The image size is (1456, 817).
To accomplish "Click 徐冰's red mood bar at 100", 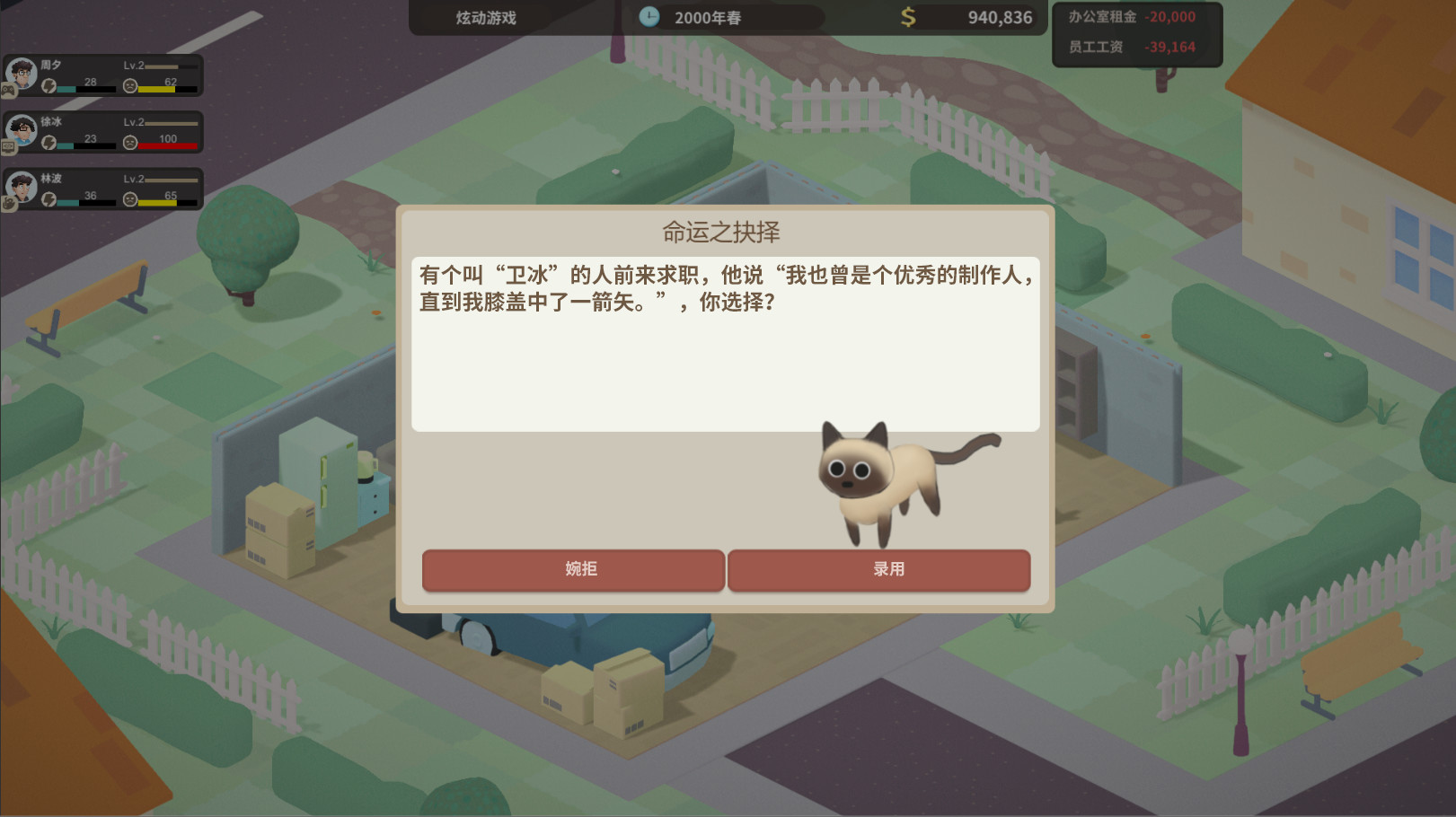I will click(167, 145).
